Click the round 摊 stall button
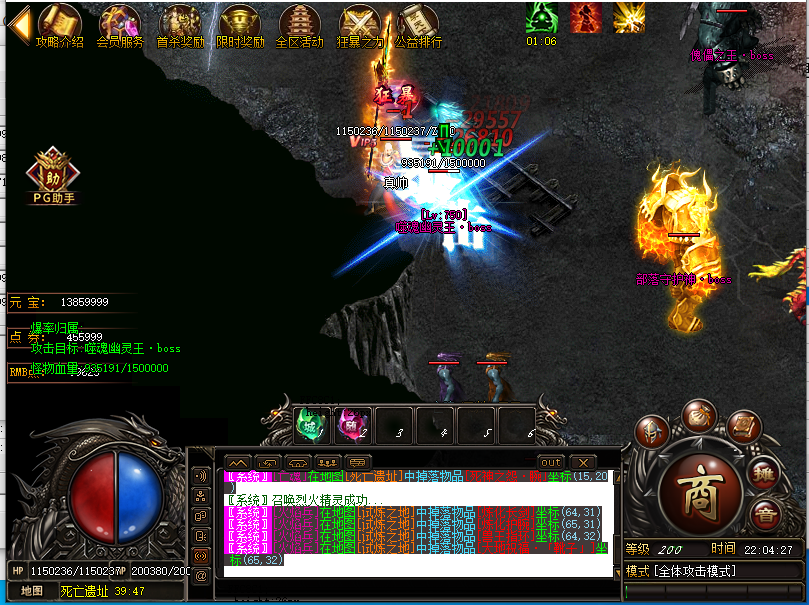Screen dimensions: 809x605 [764, 474]
